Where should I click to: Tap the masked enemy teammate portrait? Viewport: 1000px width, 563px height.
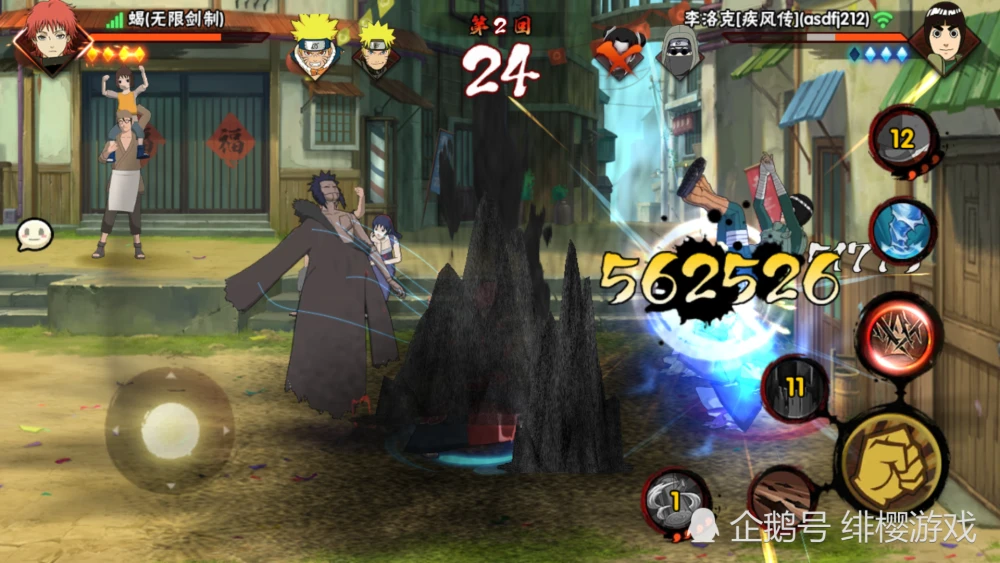(x=679, y=49)
